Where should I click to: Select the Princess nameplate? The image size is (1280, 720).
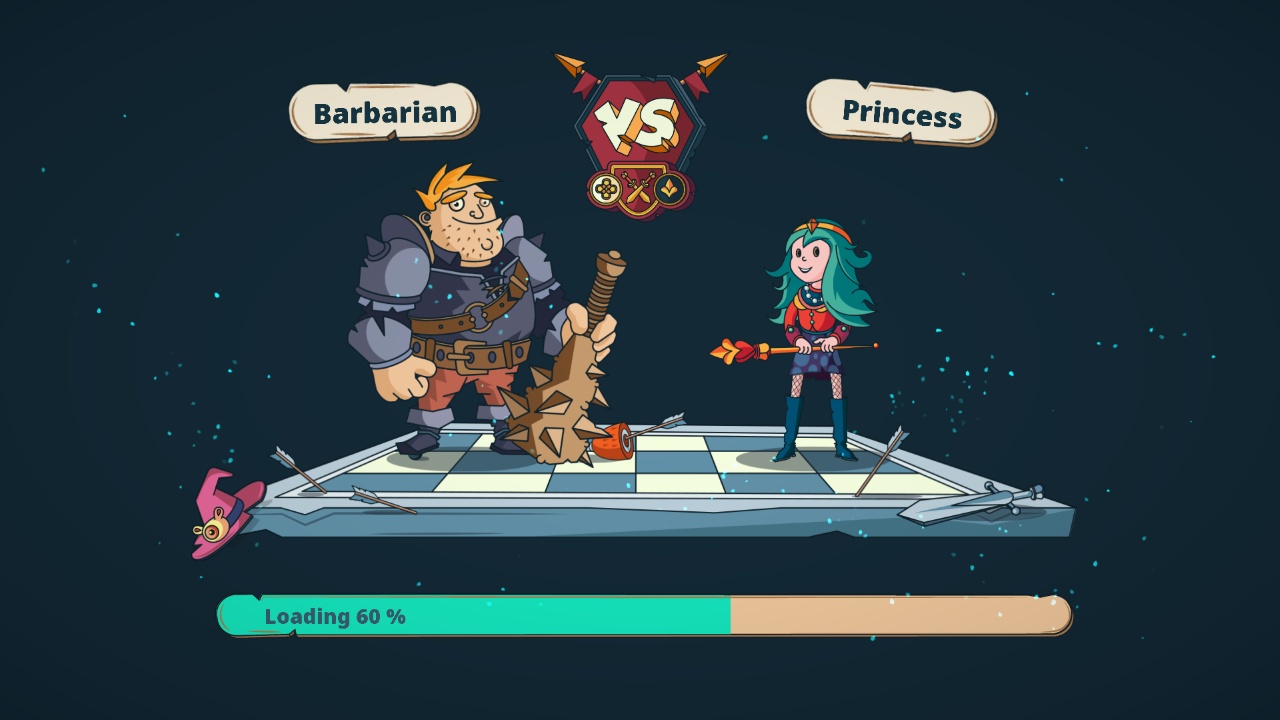coord(899,117)
